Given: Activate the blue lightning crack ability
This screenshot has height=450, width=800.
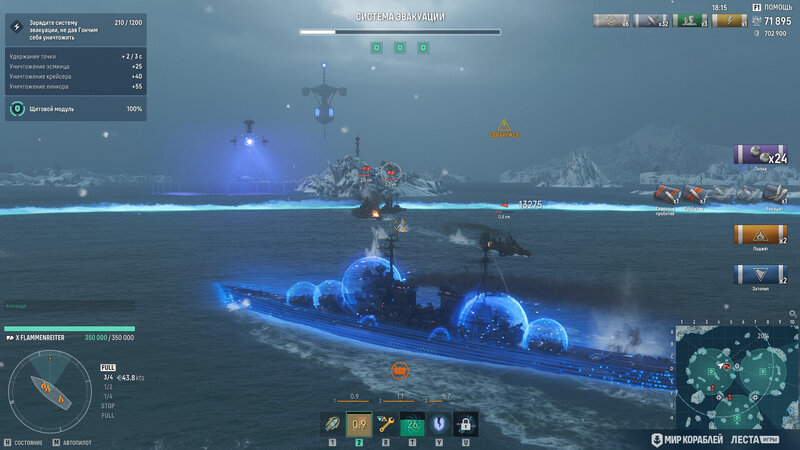Looking at the screenshot, I should 439,424.
